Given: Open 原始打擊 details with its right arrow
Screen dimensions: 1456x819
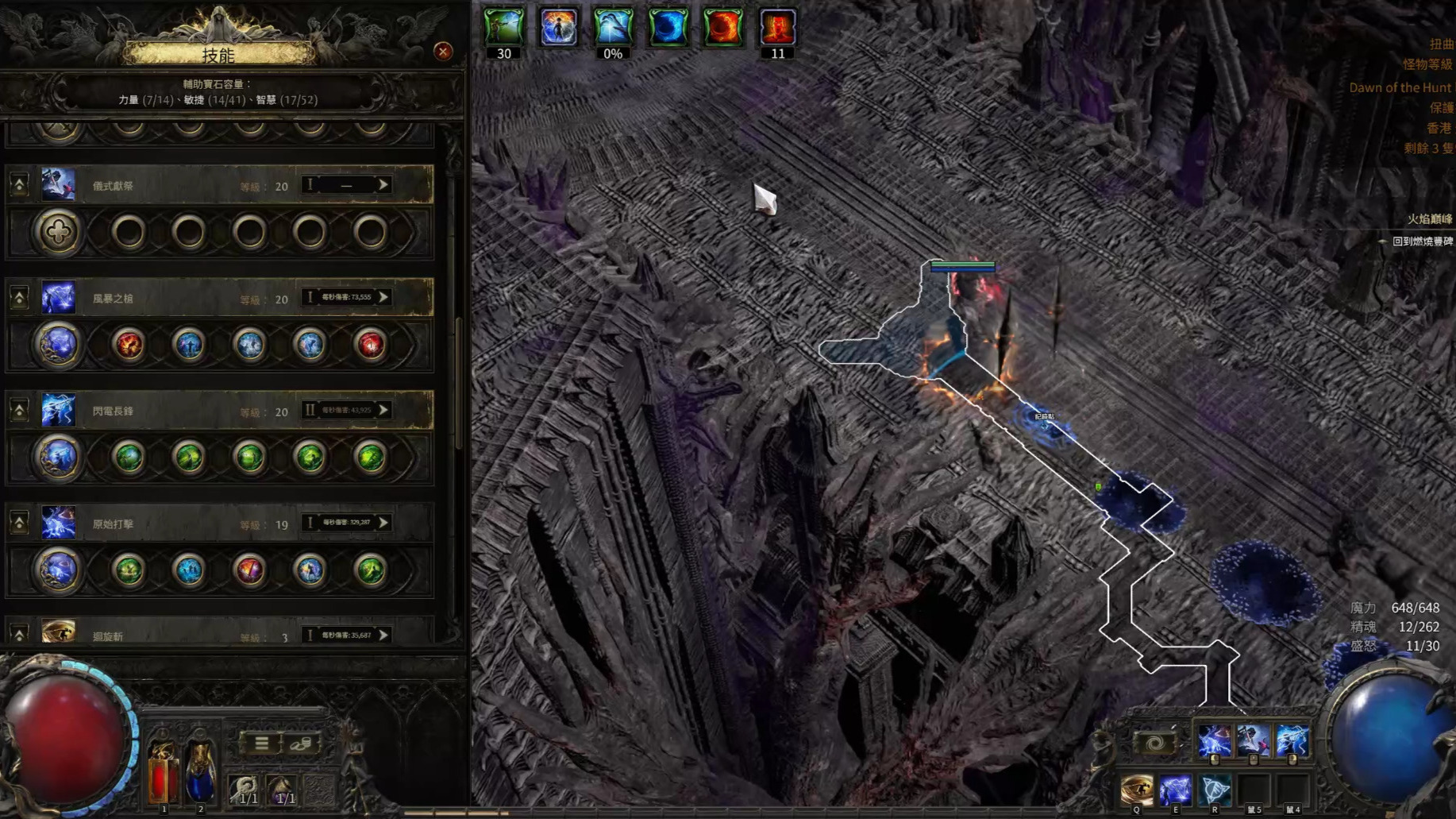Looking at the screenshot, I should tap(383, 523).
